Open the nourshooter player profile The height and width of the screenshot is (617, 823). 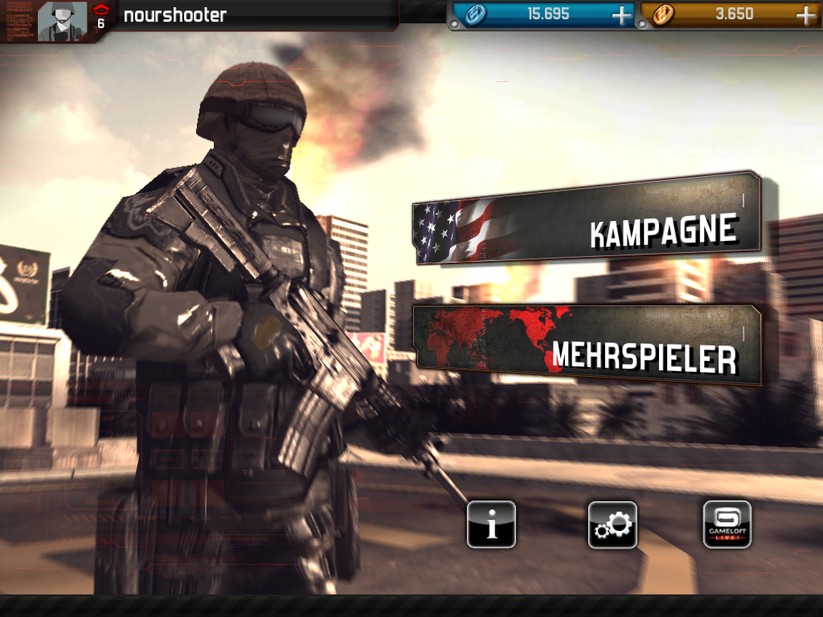point(62,20)
